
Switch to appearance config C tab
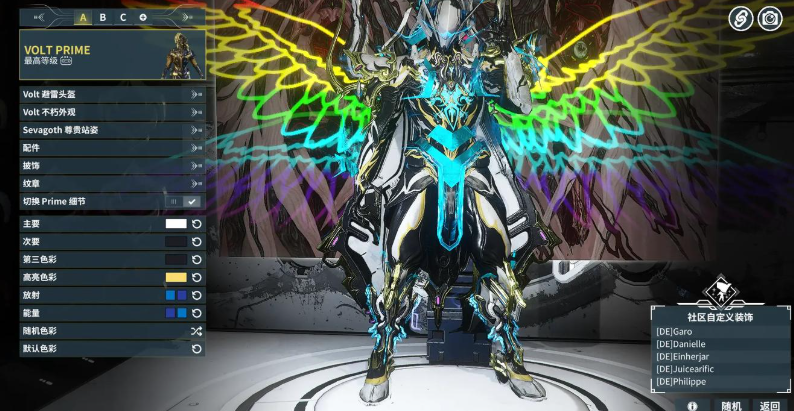(x=123, y=17)
